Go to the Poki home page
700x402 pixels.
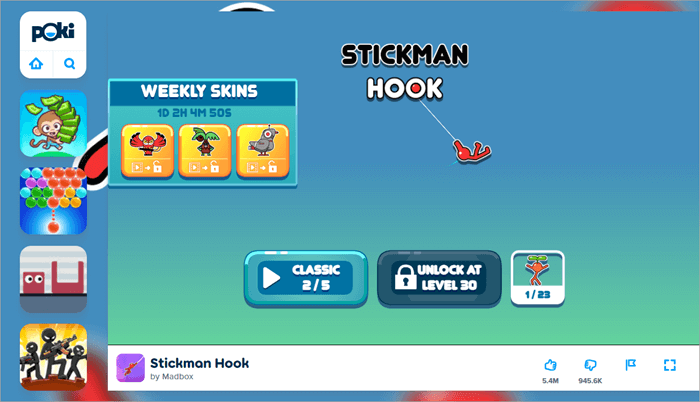pyautogui.click(x=37, y=64)
